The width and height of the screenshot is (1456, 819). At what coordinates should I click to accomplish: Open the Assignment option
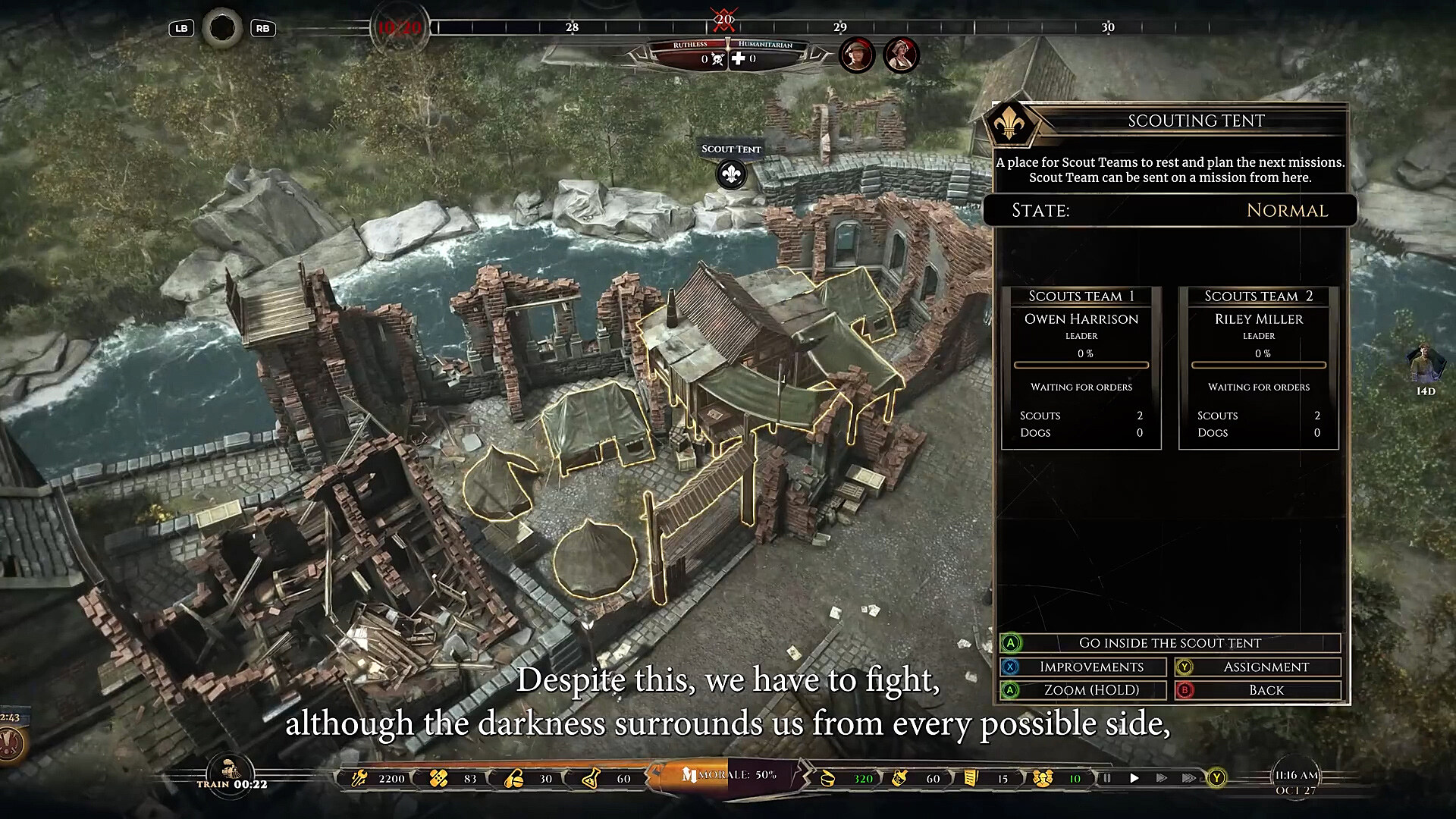click(1265, 667)
